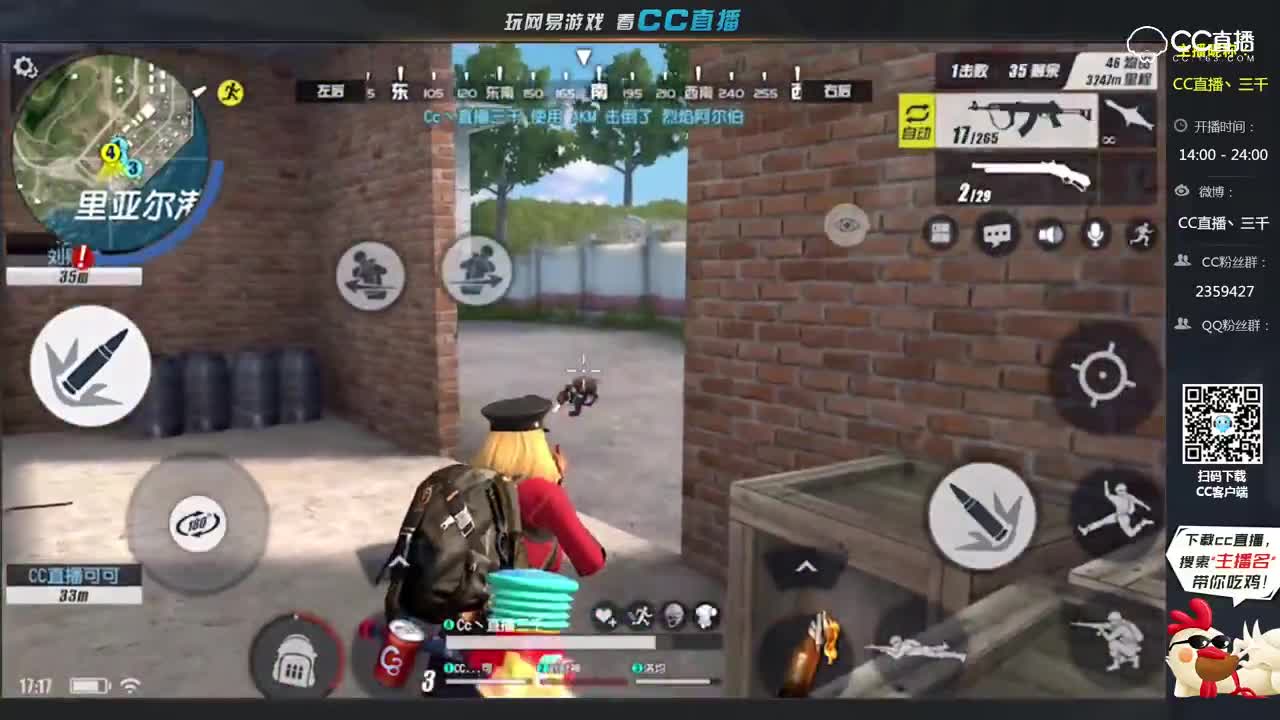Tap the grenade throw icon on the left

[x=88, y=366]
